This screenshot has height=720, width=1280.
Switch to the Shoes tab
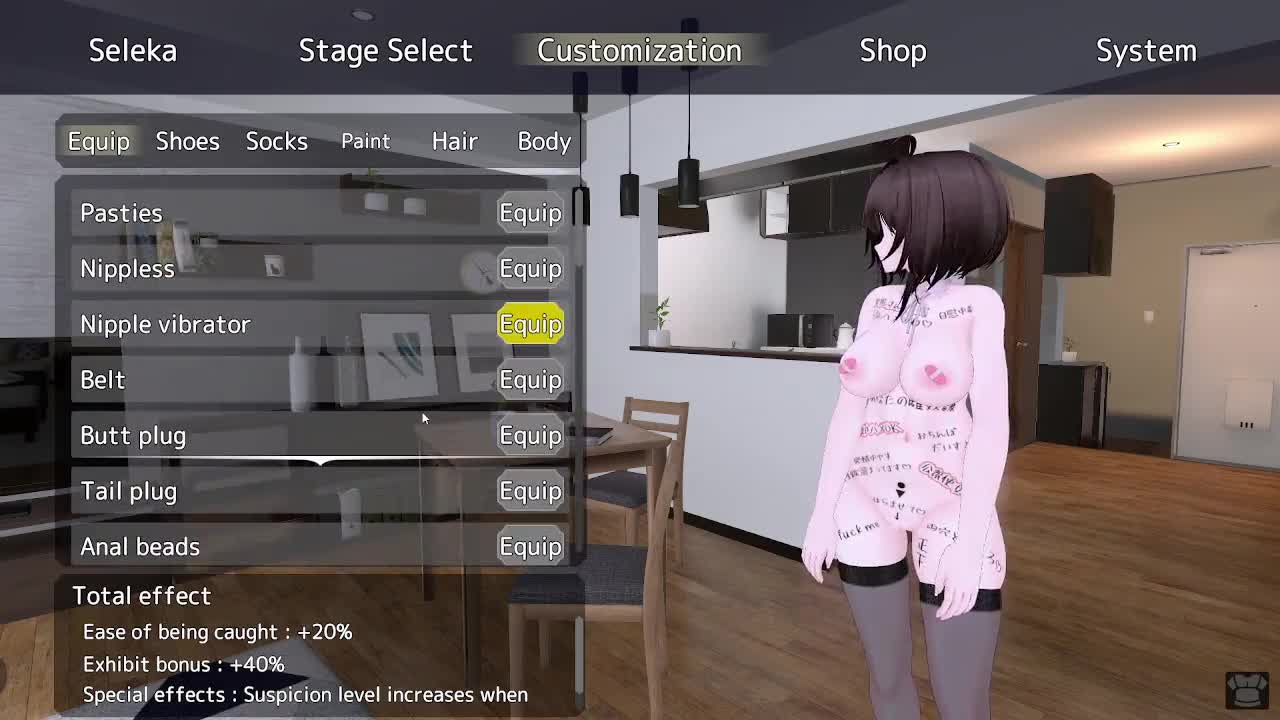[187, 141]
